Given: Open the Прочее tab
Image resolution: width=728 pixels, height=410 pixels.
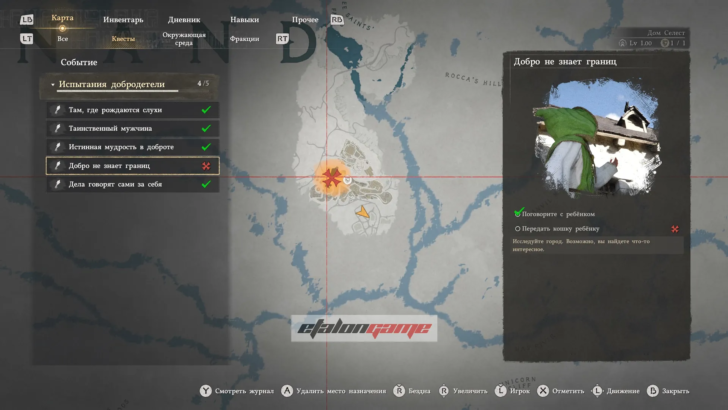Looking at the screenshot, I should (305, 19).
